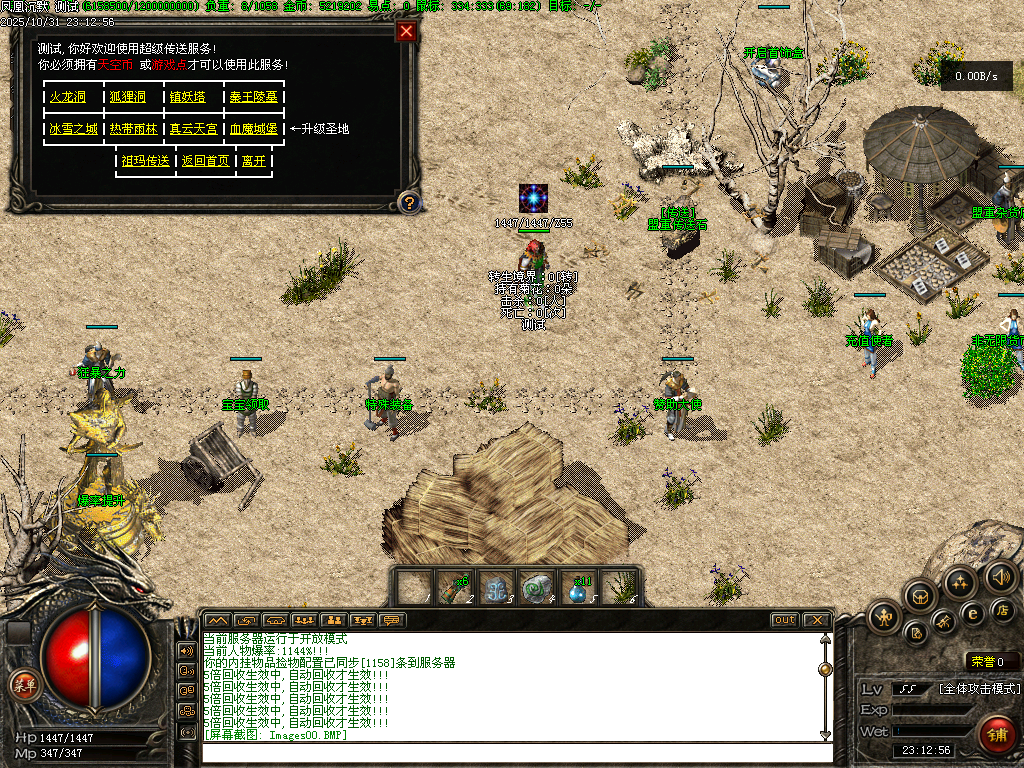
Task: Click the chat panel's out button
Action: point(784,620)
